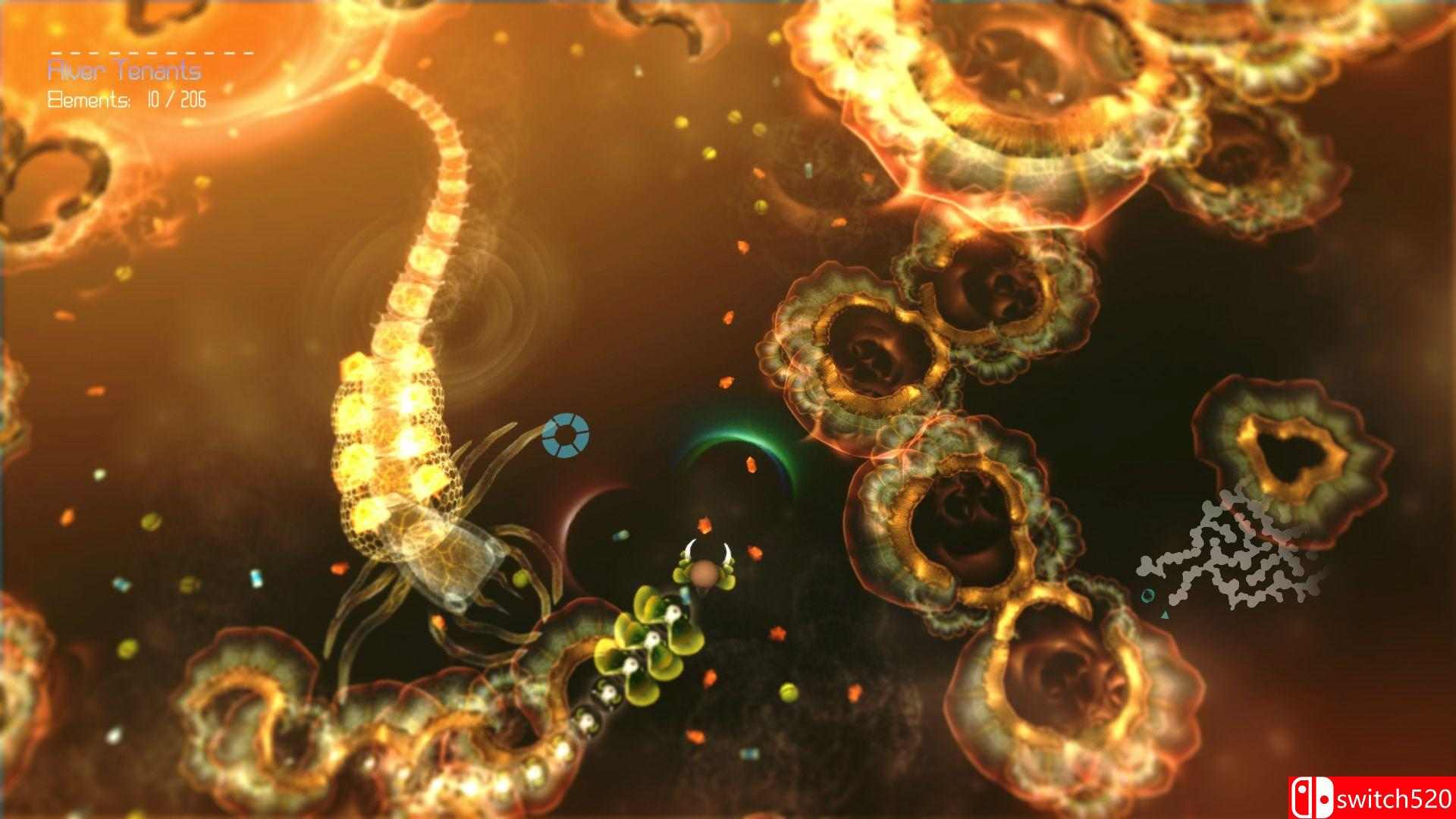This screenshot has width=1456, height=819.
Task: Click the small teal circle near the gray cluster
Action: coord(1147,596)
